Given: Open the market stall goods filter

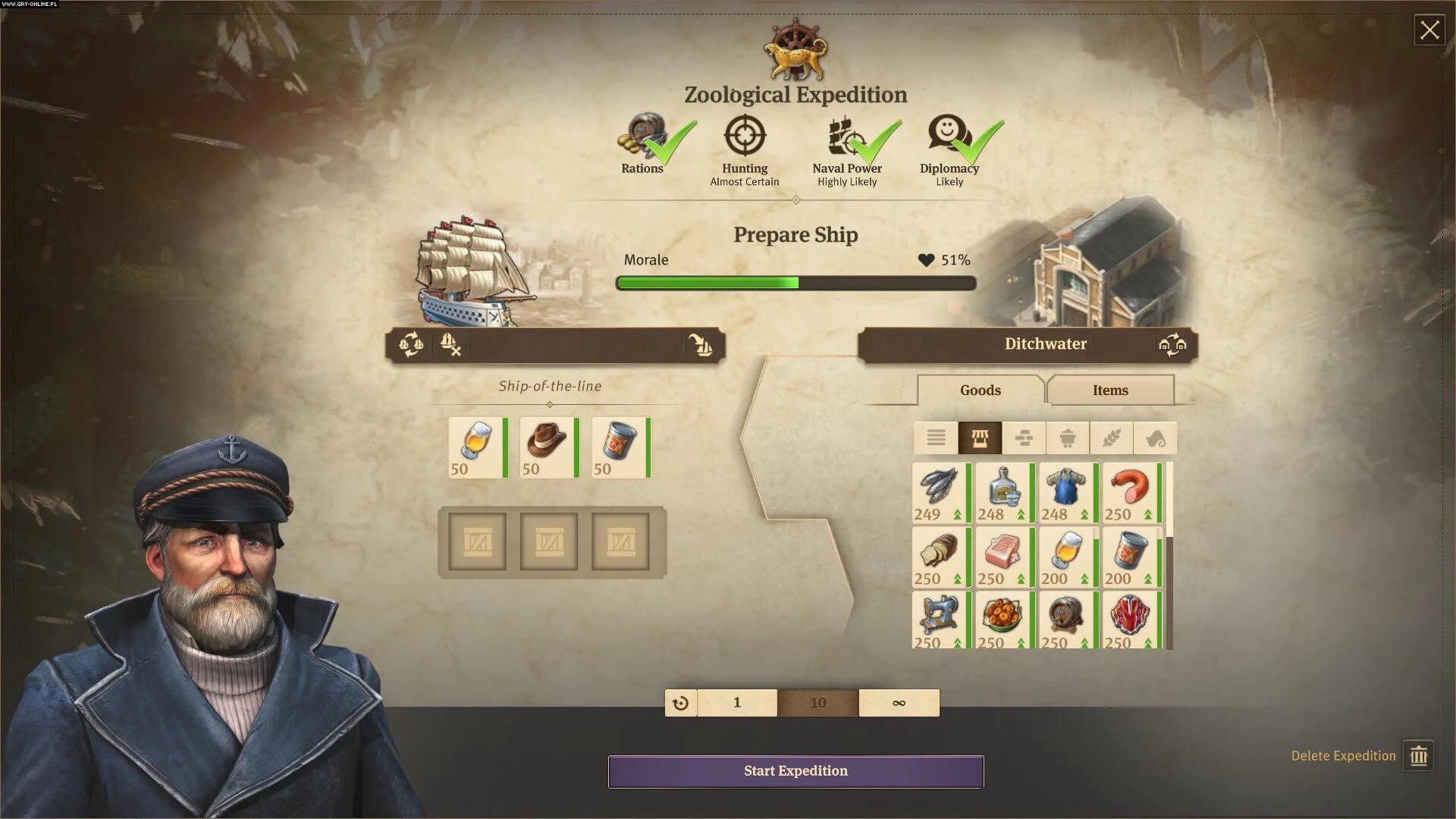Looking at the screenshot, I should click(982, 438).
